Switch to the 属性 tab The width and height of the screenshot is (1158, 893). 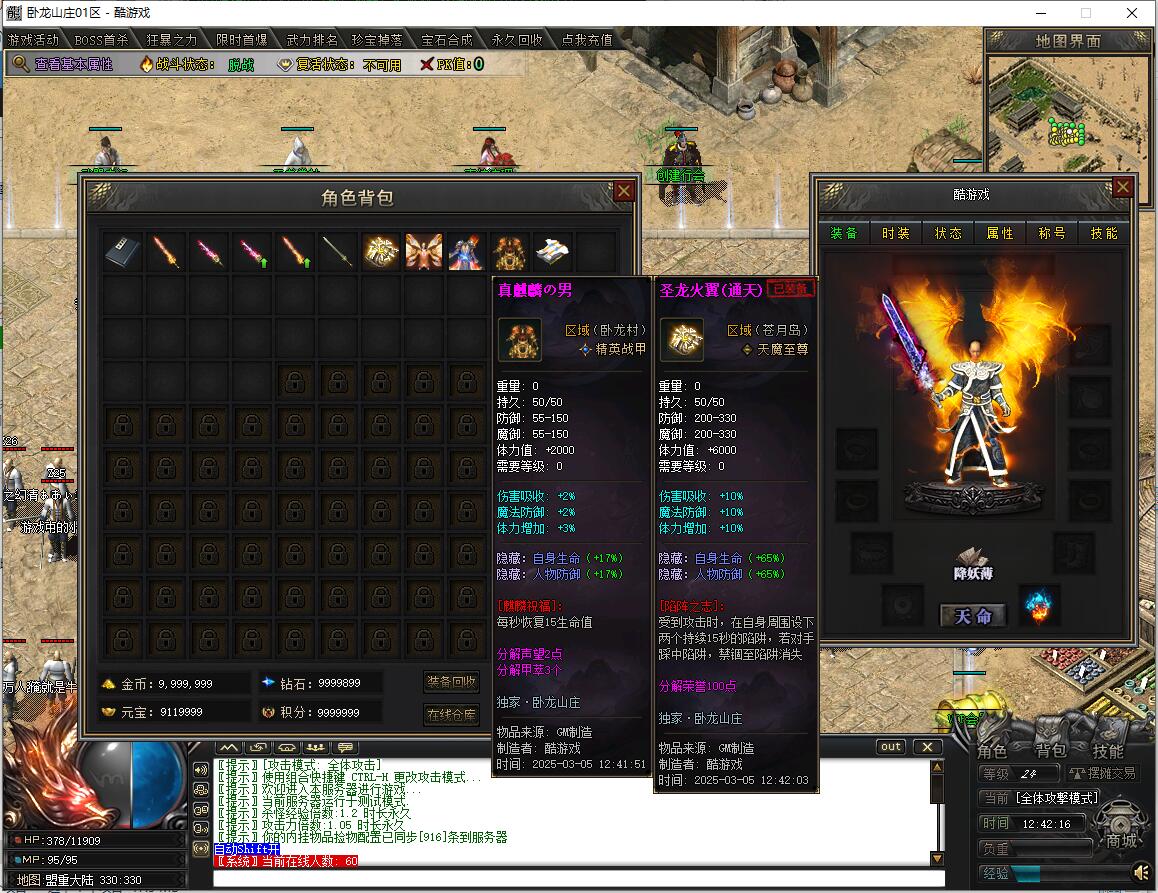1000,233
